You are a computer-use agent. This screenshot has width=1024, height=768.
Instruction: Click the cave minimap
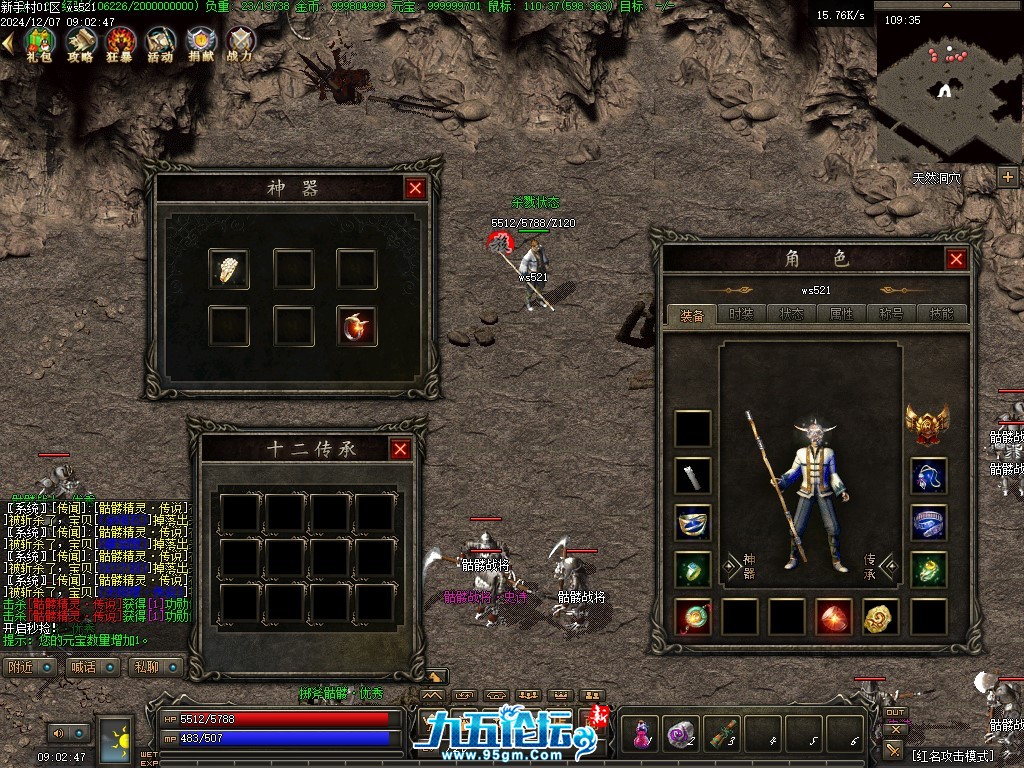point(946,90)
